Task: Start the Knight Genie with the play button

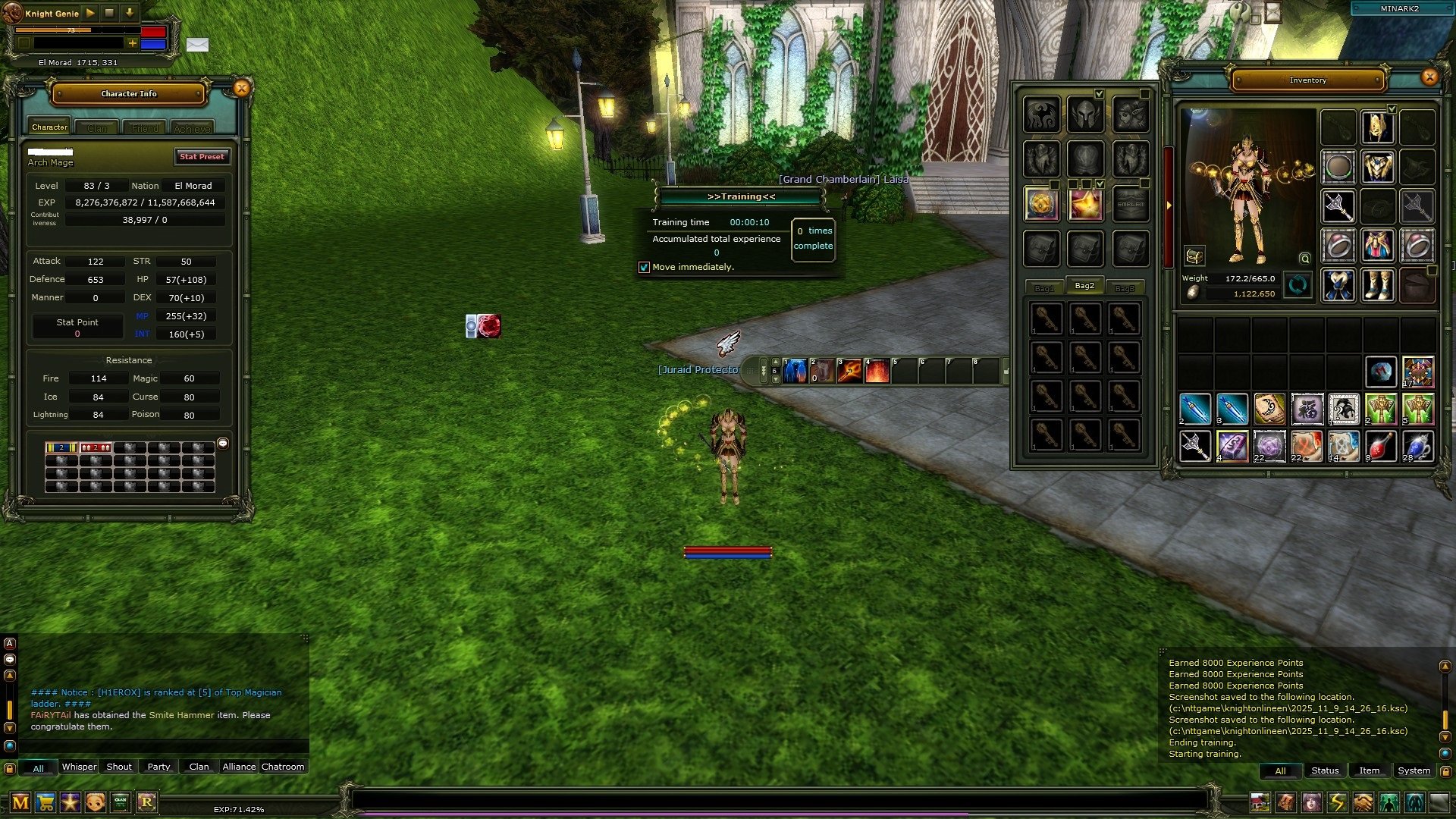Action: pos(90,13)
